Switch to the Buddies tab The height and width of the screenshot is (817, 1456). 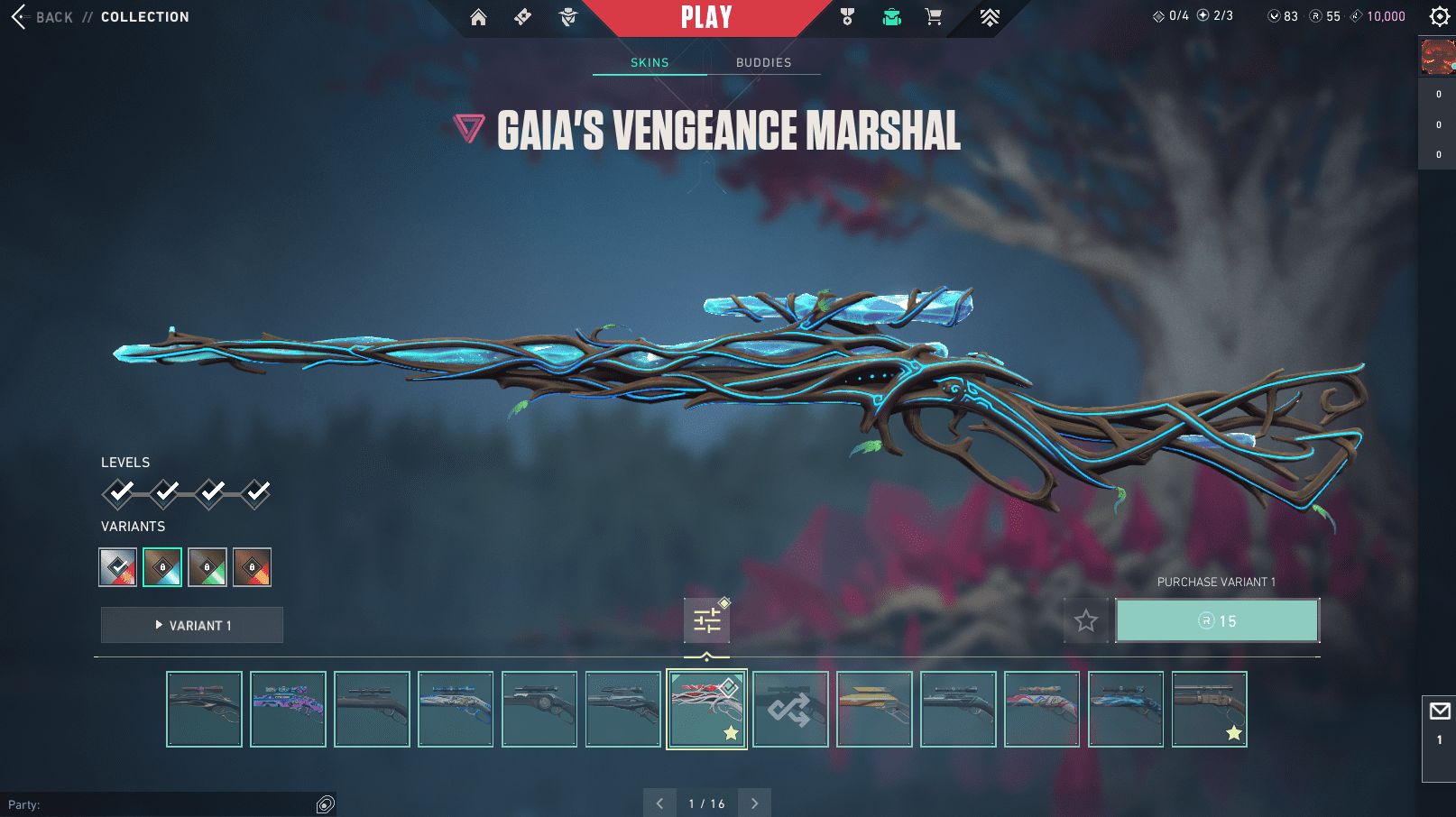click(x=763, y=62)
